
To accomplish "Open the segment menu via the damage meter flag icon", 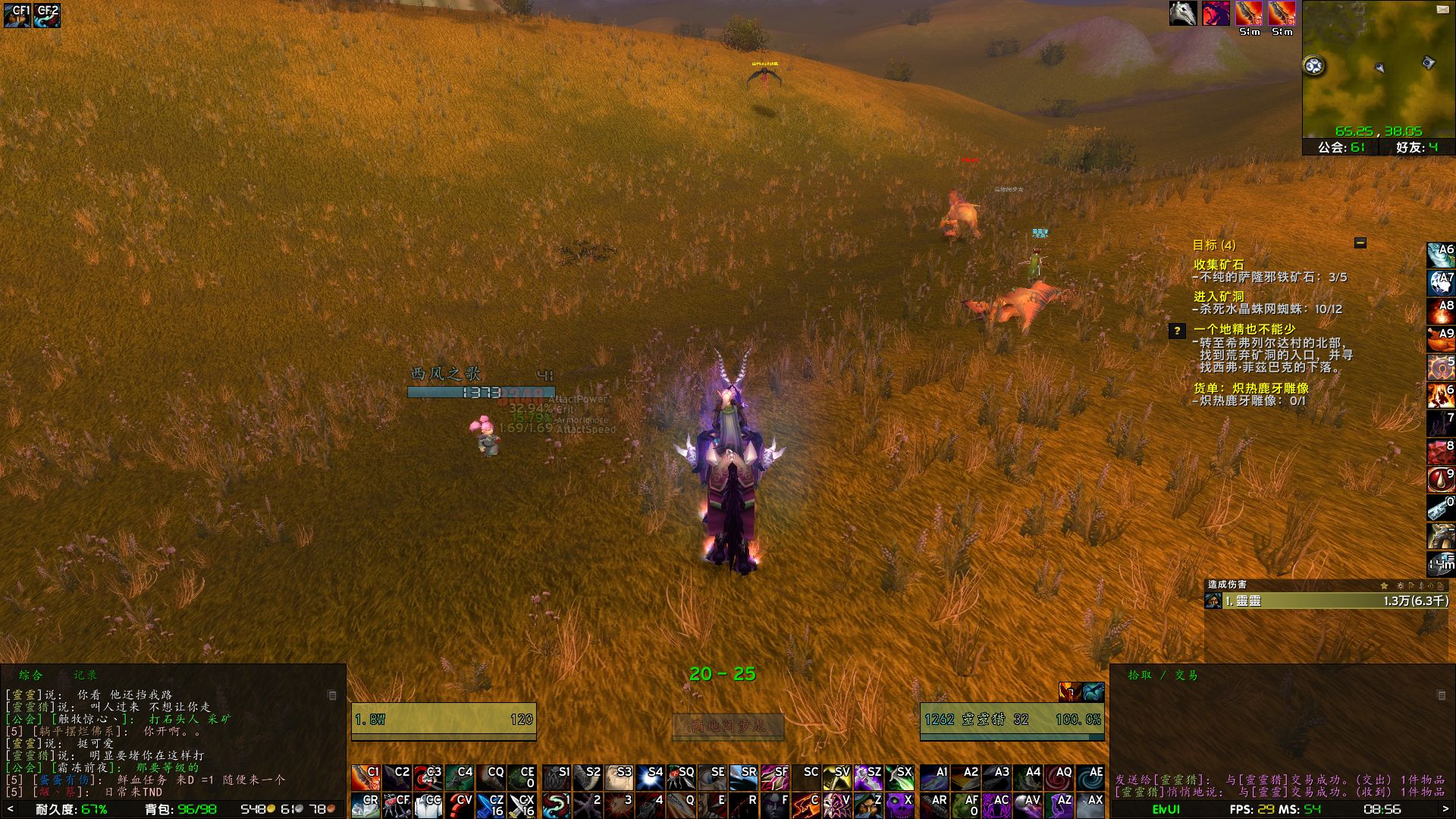I will 1411,586.
